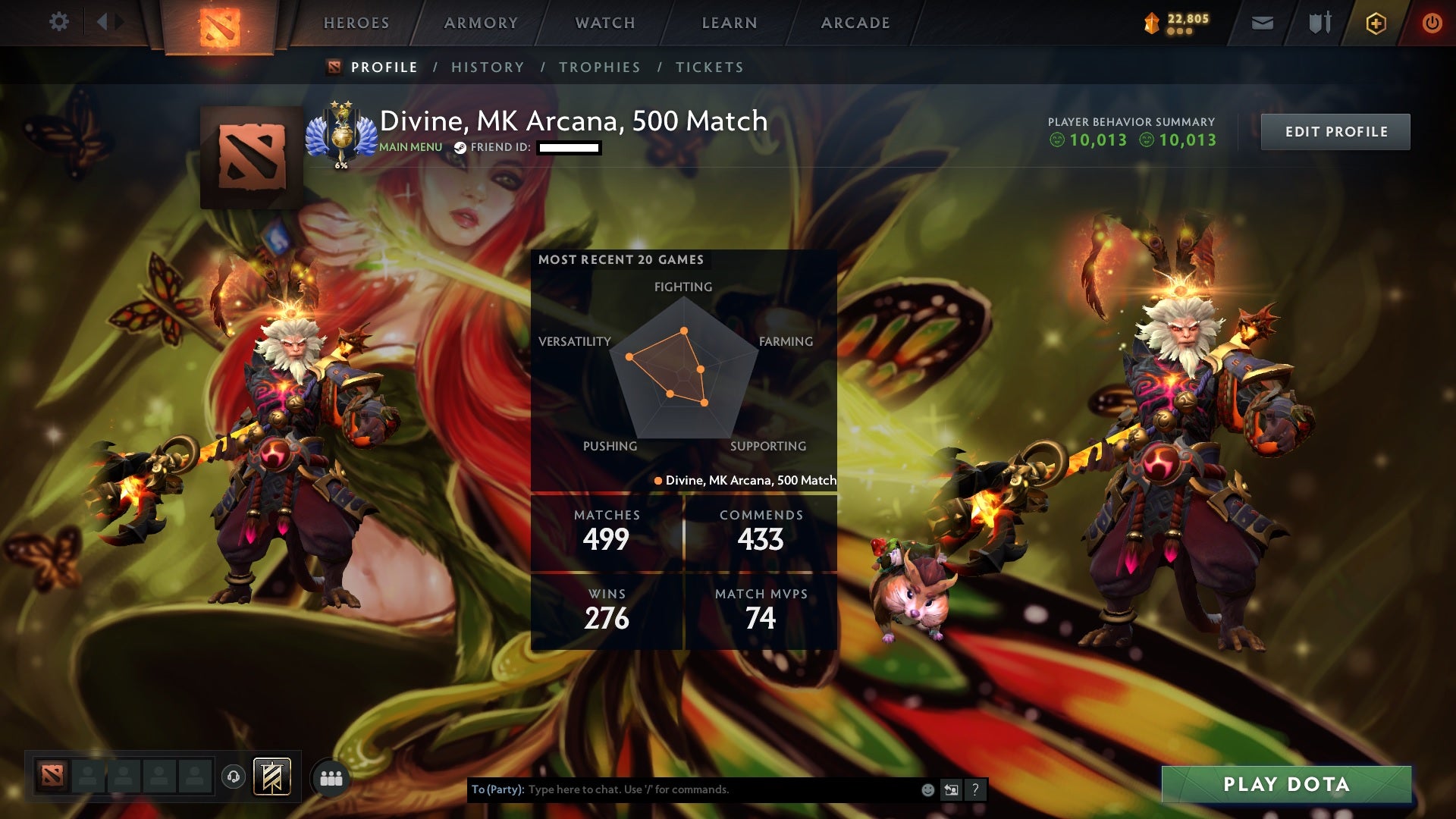Open the party members icon
1456x819 pixels.
pos(332,777)
